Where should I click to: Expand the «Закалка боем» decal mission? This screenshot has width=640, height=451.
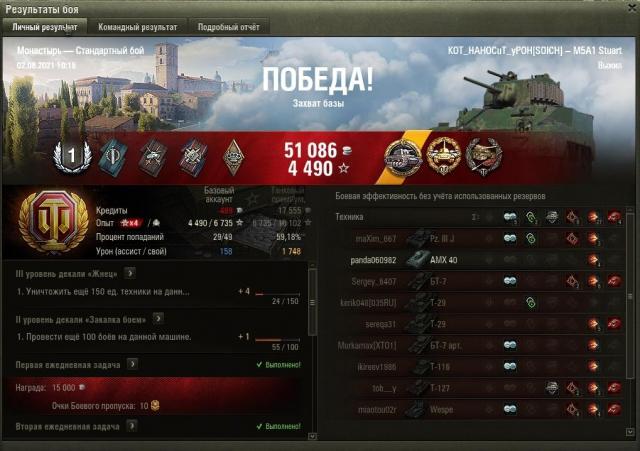pos(159,318)
